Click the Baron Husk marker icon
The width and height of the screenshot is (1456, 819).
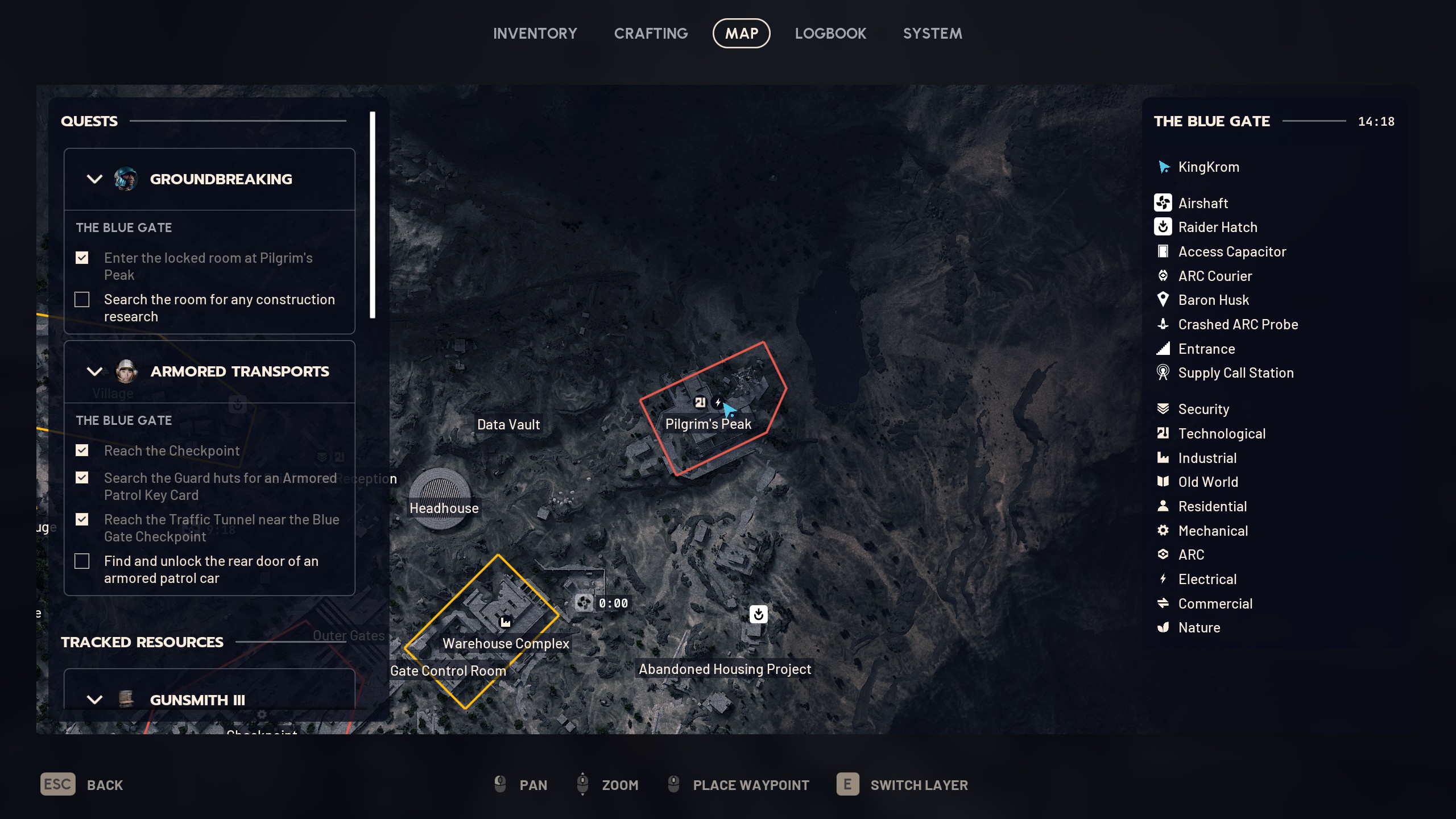pyautogui.click(x=1164, y=300)
